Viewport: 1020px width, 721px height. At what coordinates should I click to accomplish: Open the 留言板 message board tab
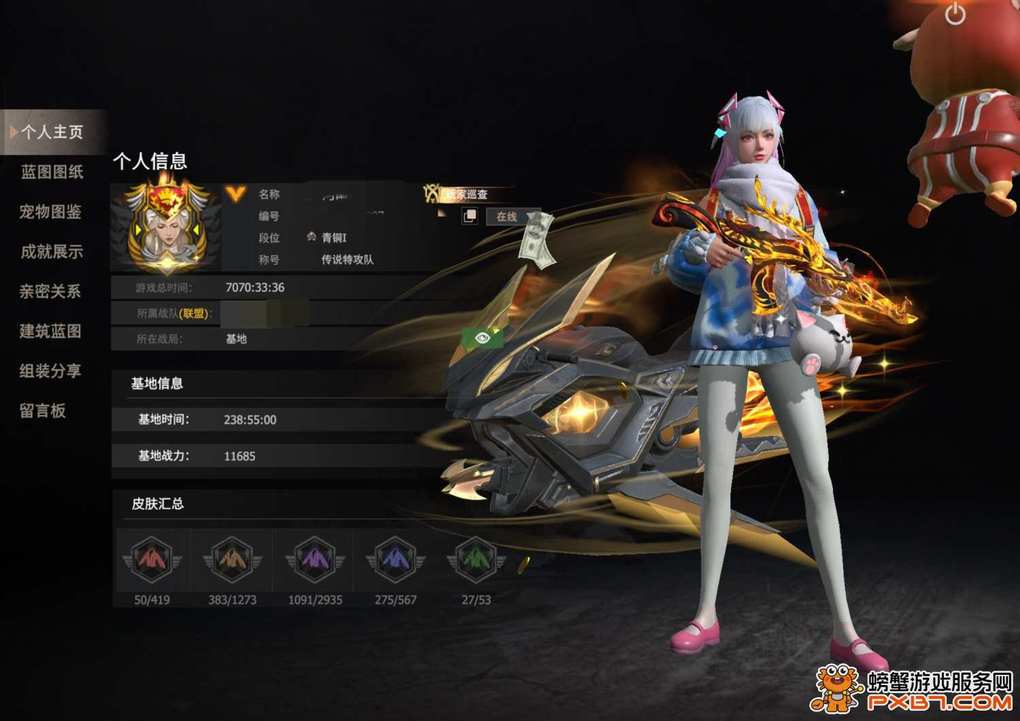(x=44, y=410)
